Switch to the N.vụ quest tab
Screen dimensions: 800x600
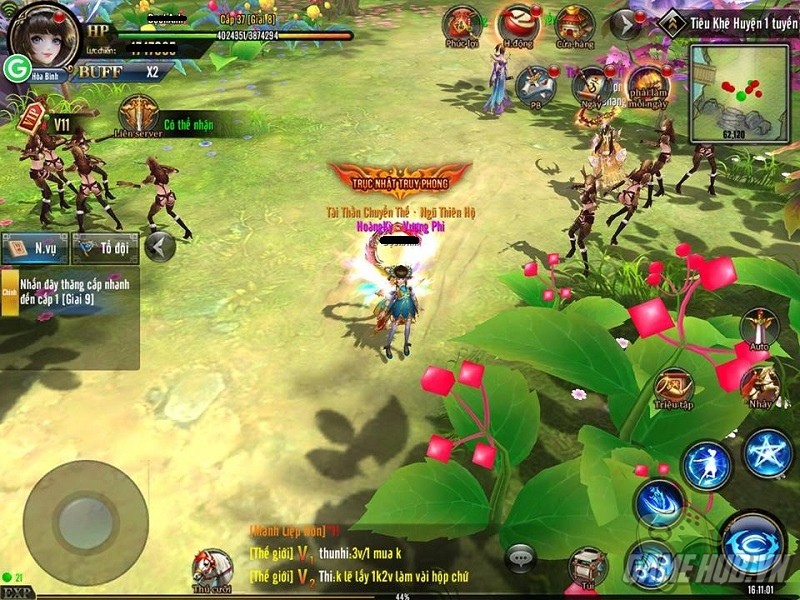click(x=34, y=246)
